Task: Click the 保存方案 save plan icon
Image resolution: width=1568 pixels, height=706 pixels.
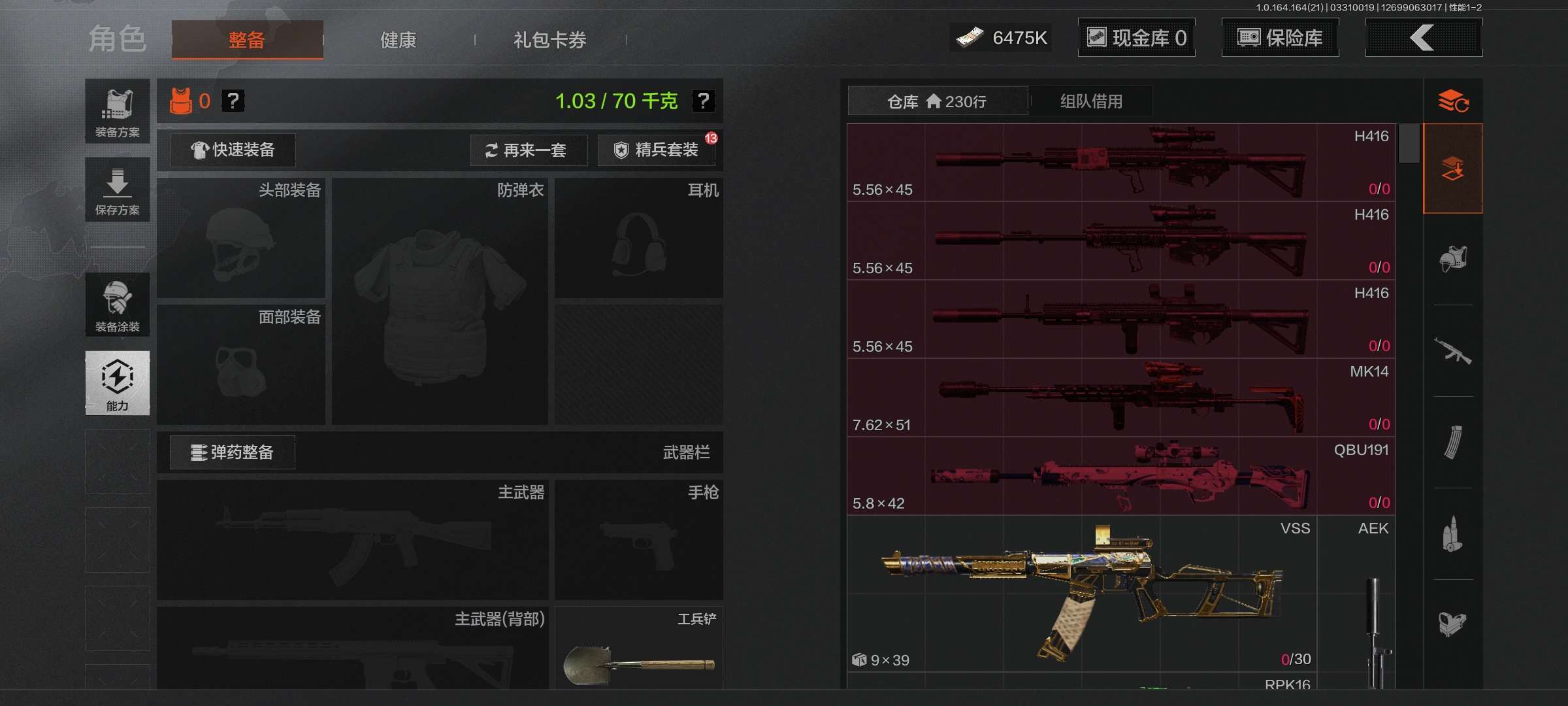Action: coord(118,190)
